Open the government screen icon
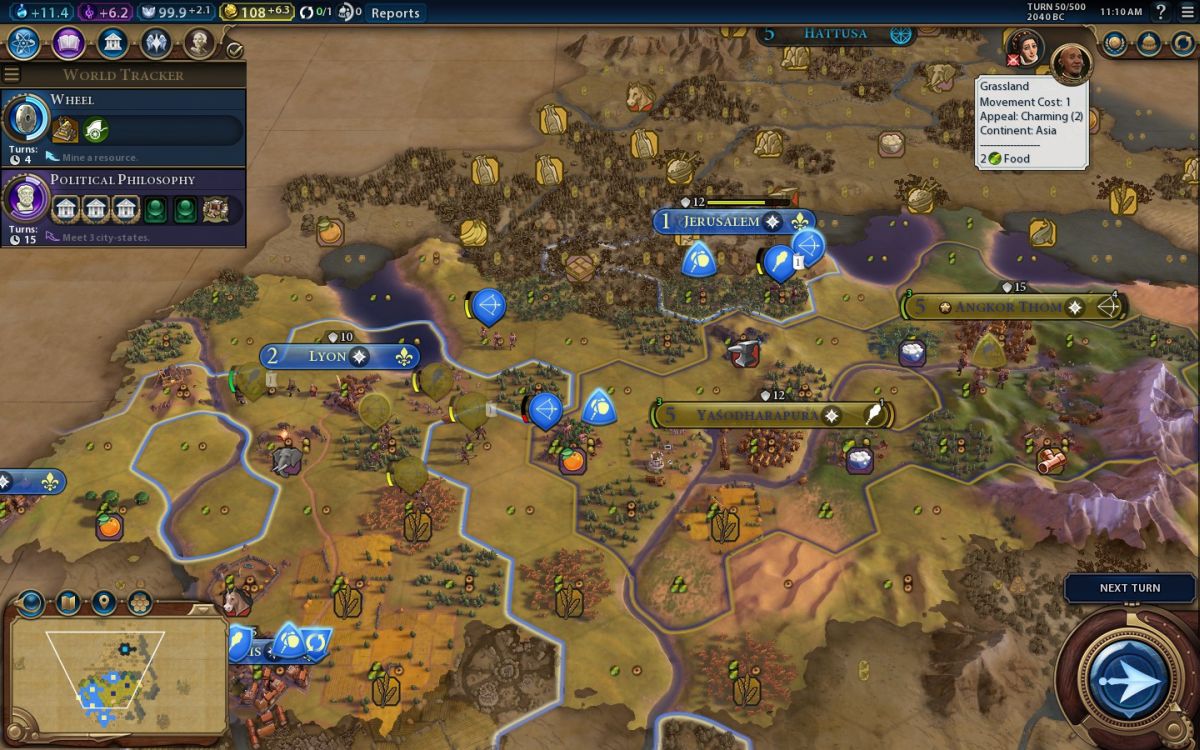Image resolution: width=1200 pixels, height=750 pixels. pos(113,44)
